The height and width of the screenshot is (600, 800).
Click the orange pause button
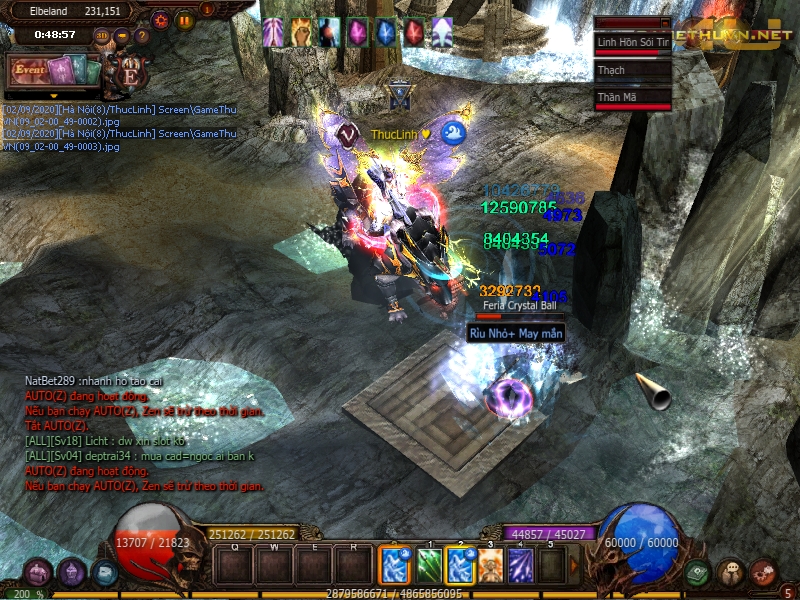click(184, 19)
